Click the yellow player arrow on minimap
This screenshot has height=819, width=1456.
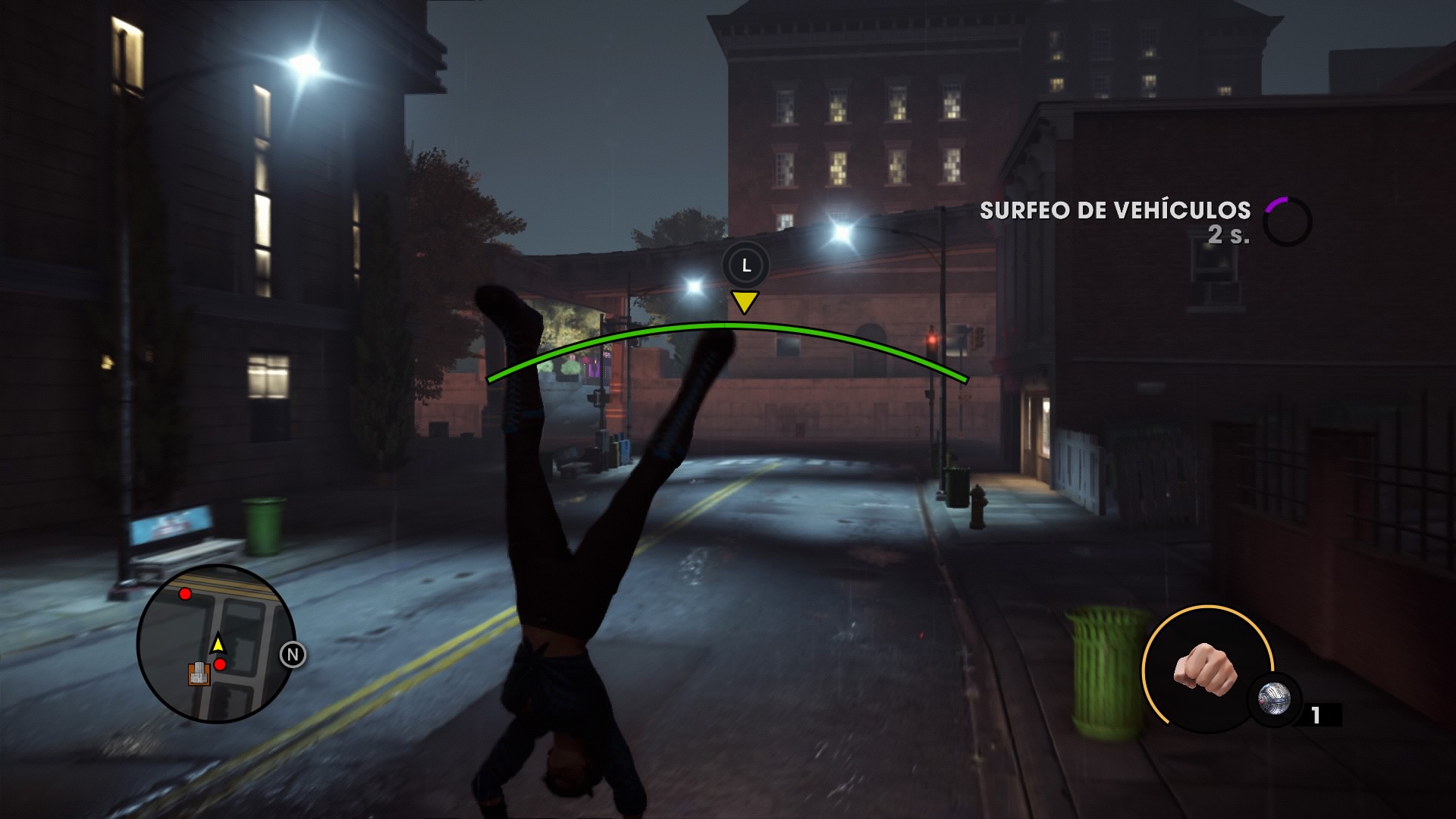click(218, 644)
